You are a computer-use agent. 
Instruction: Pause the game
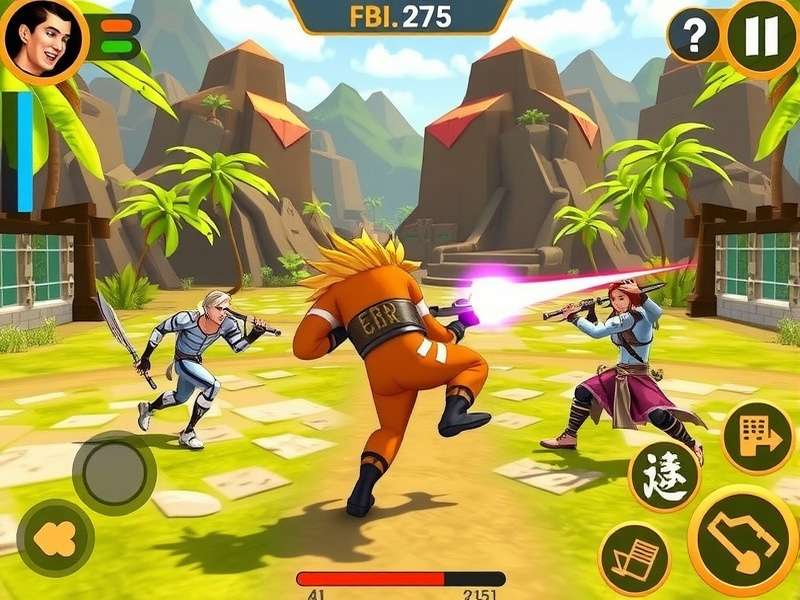[x=761, y=37]
